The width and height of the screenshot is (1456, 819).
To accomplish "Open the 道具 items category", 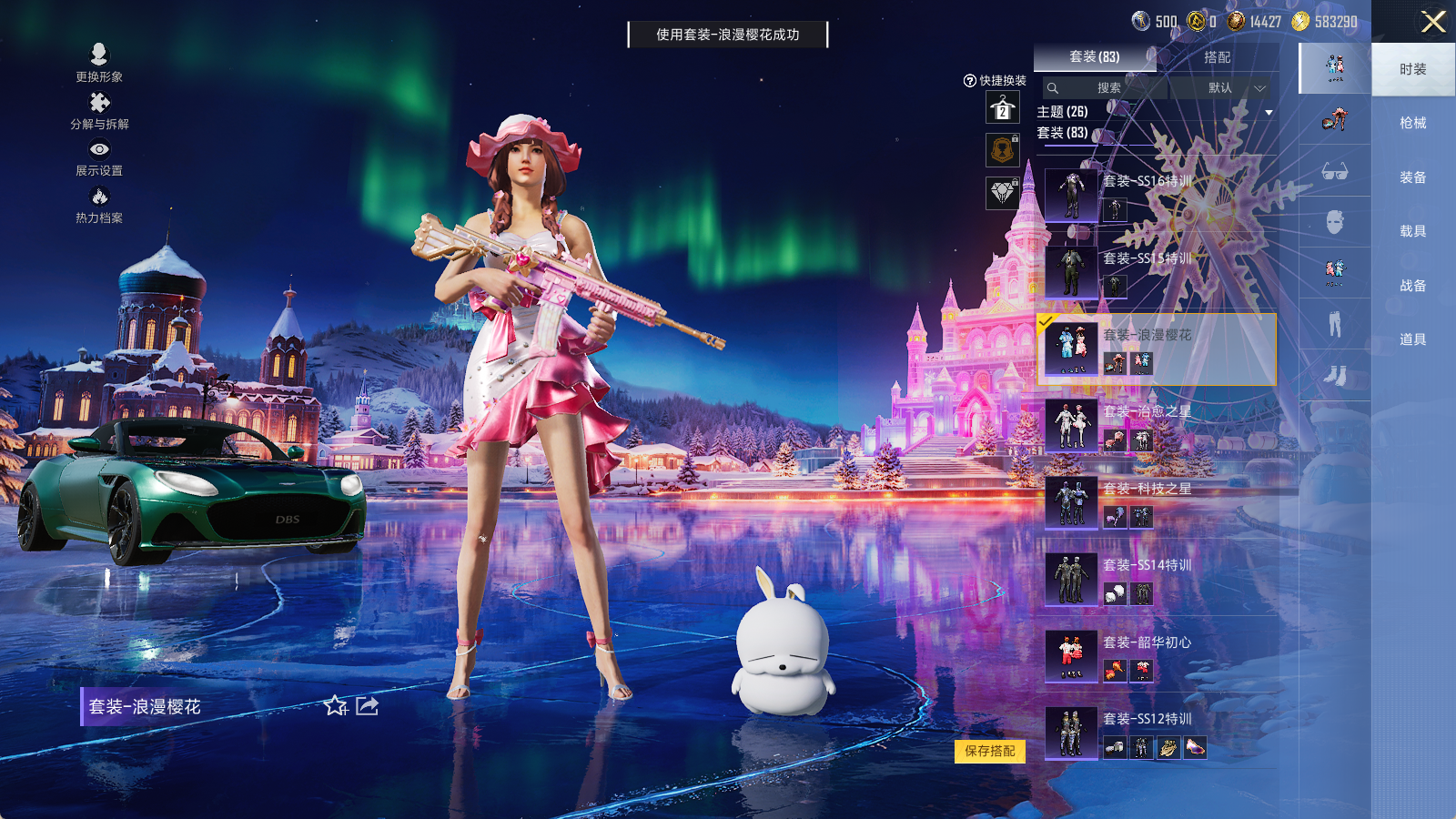I will (1412, 339).
